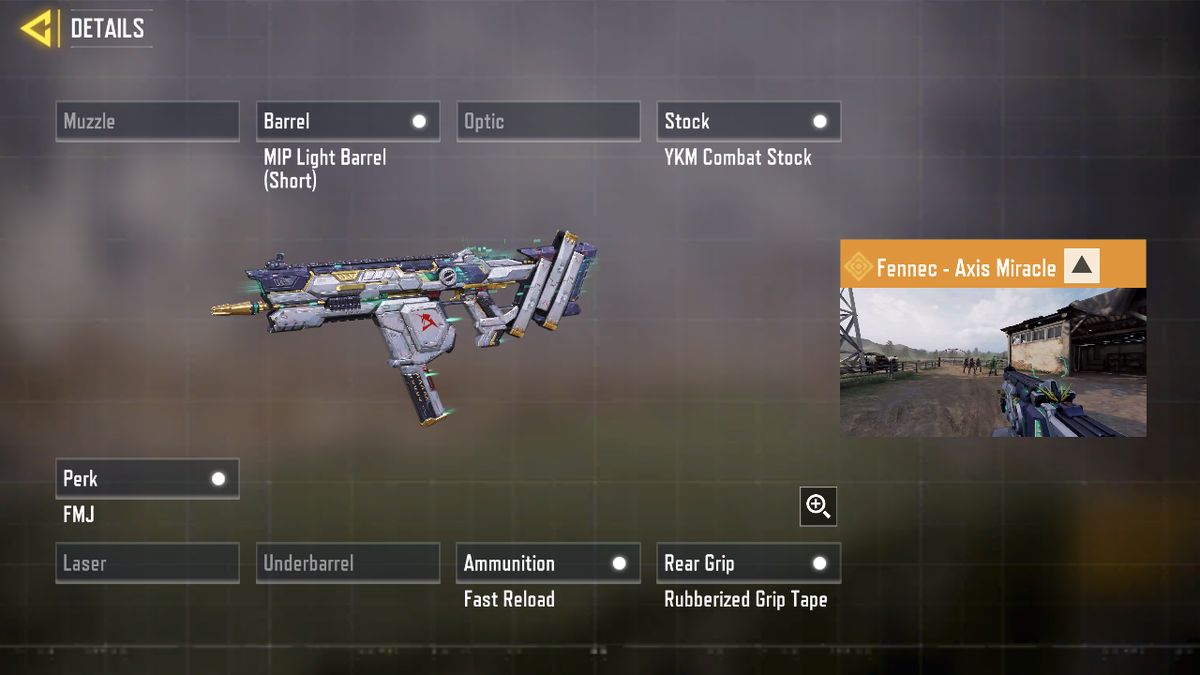The height and width of the screenshot is (675, 1200).
Task: Click the magnifier zoom-in icon
Action: tap(818, 507)
